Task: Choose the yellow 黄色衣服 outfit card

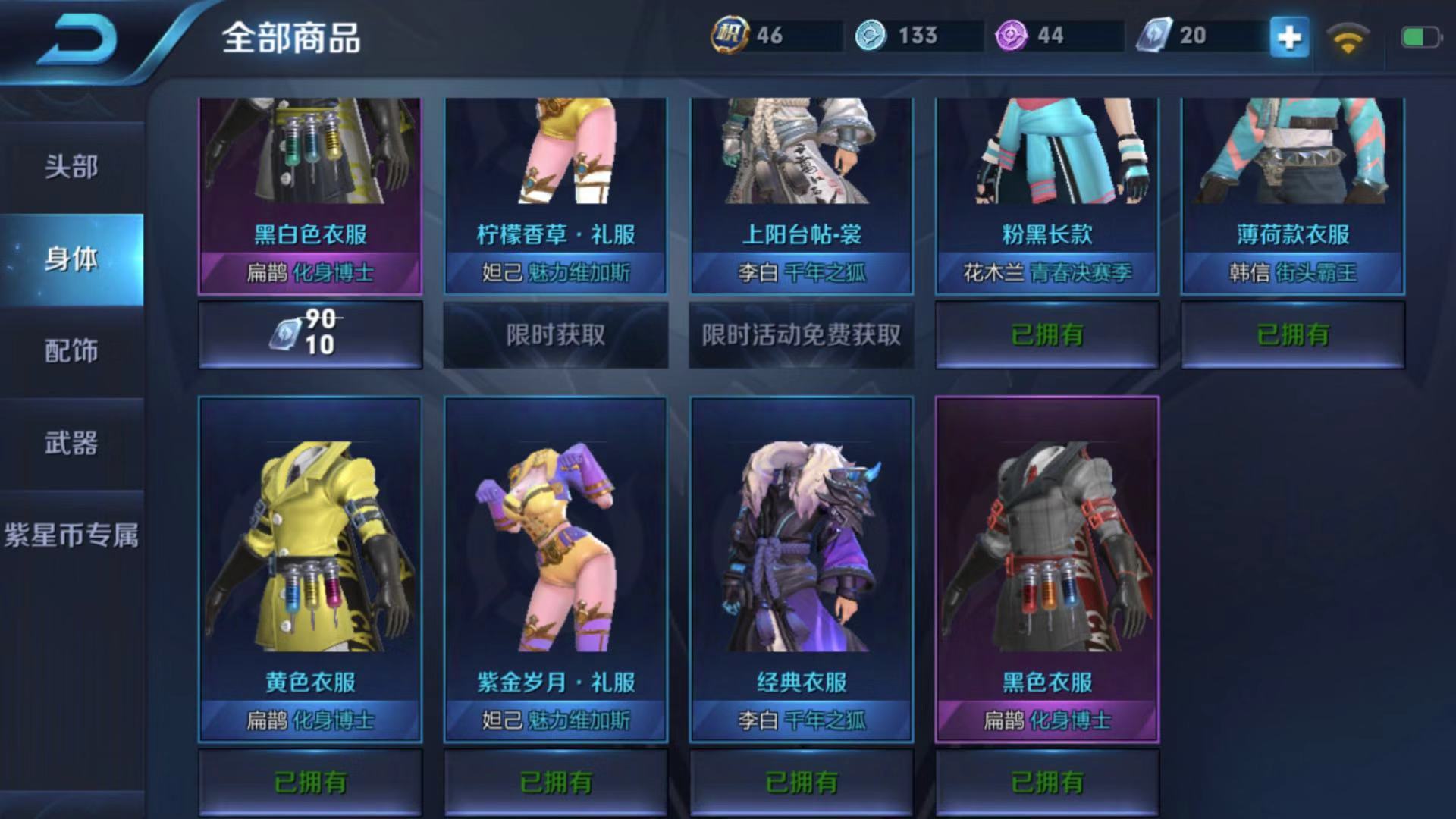Action: [310, 569]
